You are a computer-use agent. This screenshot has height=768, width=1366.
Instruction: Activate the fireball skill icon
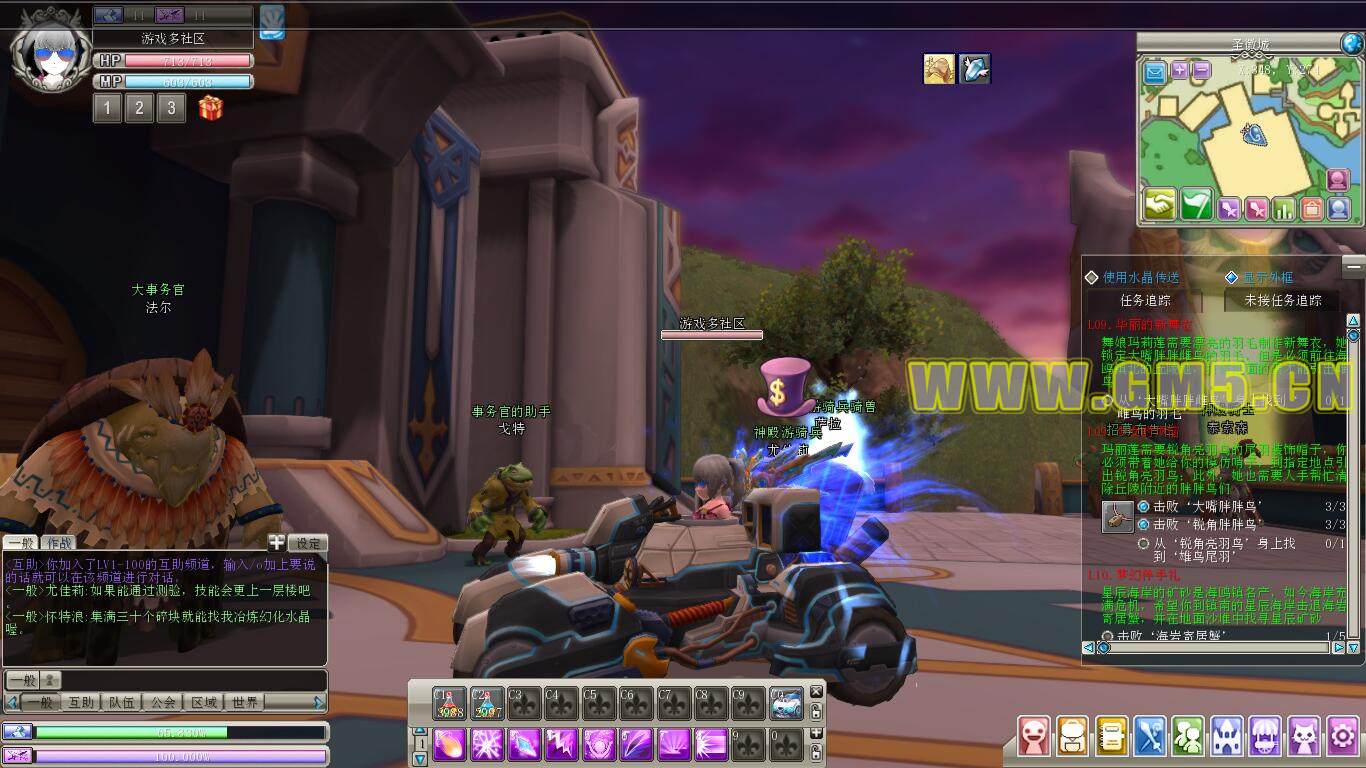click(450, 744)
